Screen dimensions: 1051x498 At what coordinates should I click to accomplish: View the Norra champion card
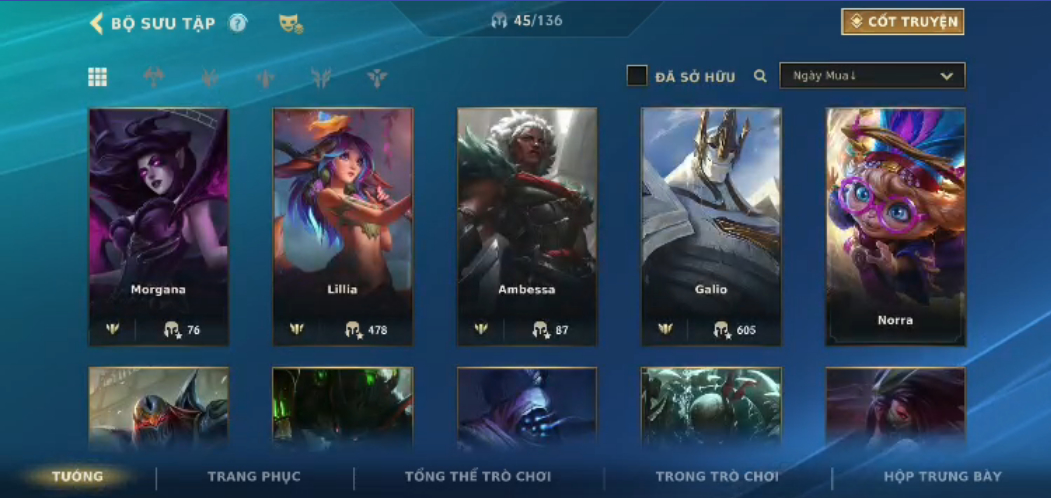pyautogui.click(x=895, y=227)
